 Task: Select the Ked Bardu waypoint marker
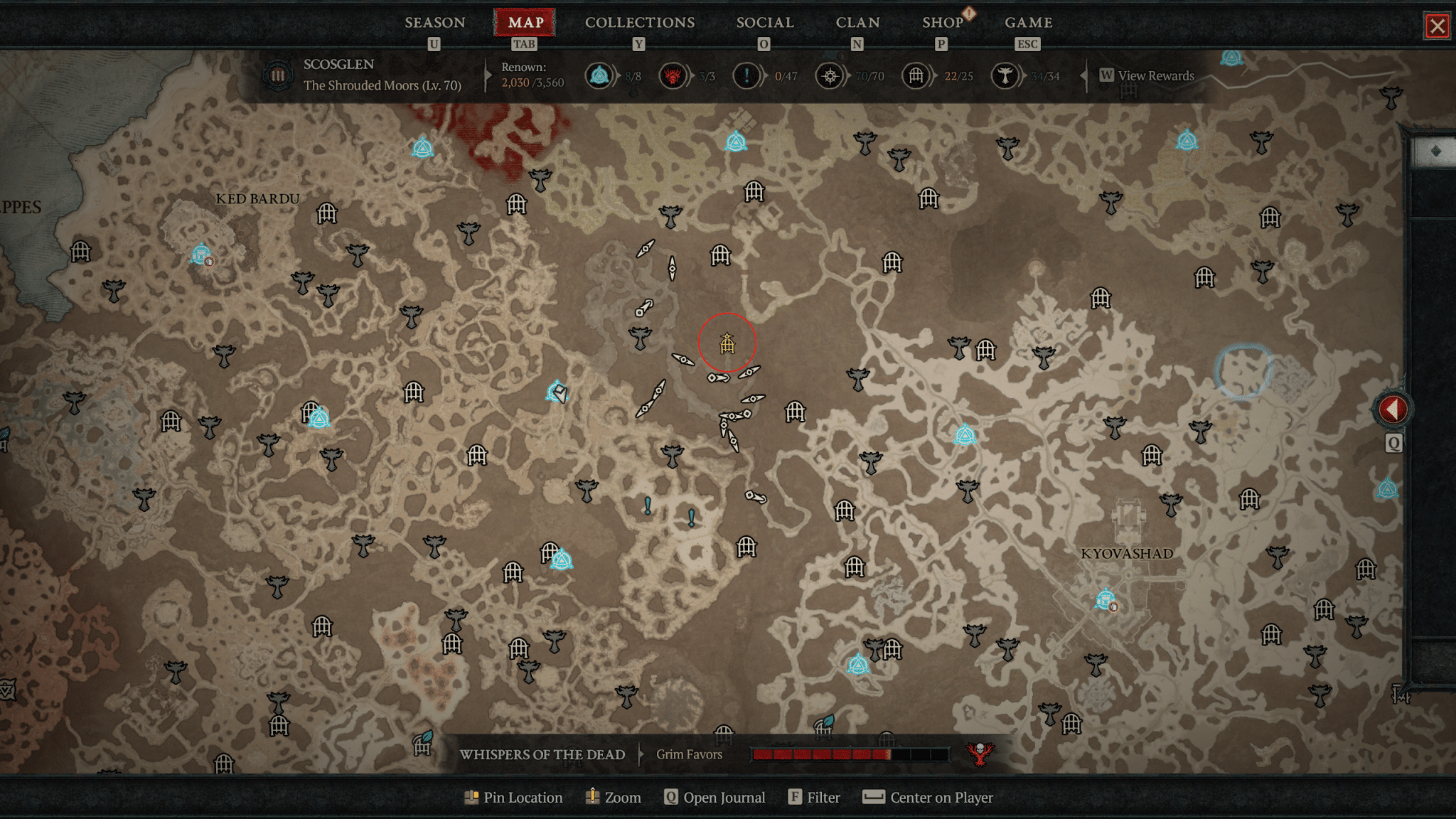point(201,254)
